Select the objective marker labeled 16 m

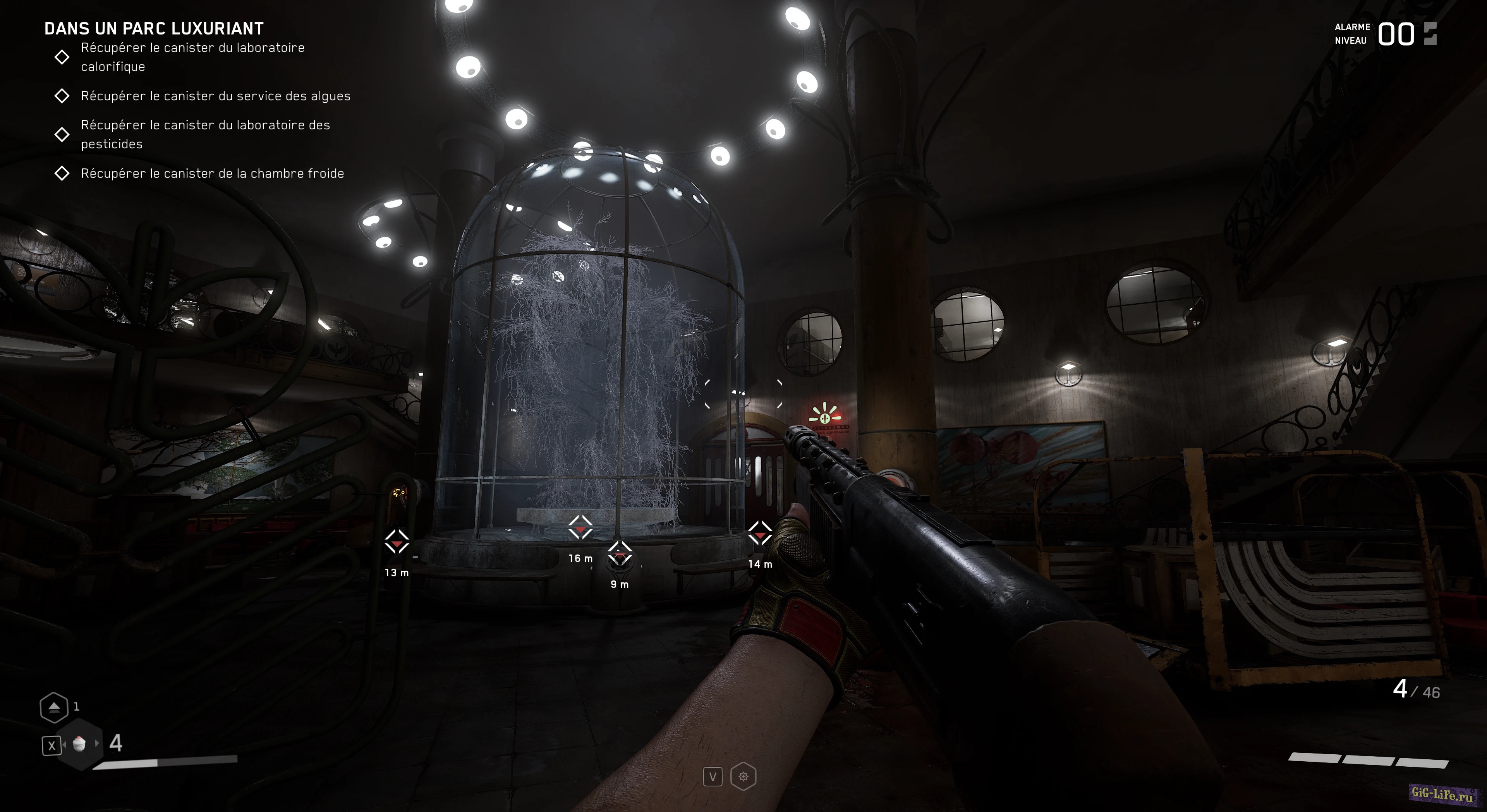coord(580,528)
